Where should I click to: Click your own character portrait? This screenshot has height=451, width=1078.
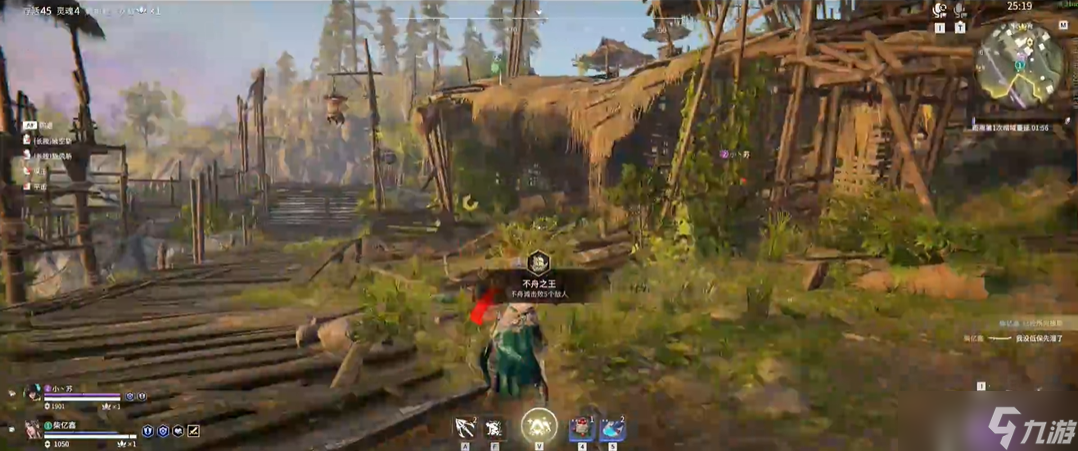pos(32,429)
